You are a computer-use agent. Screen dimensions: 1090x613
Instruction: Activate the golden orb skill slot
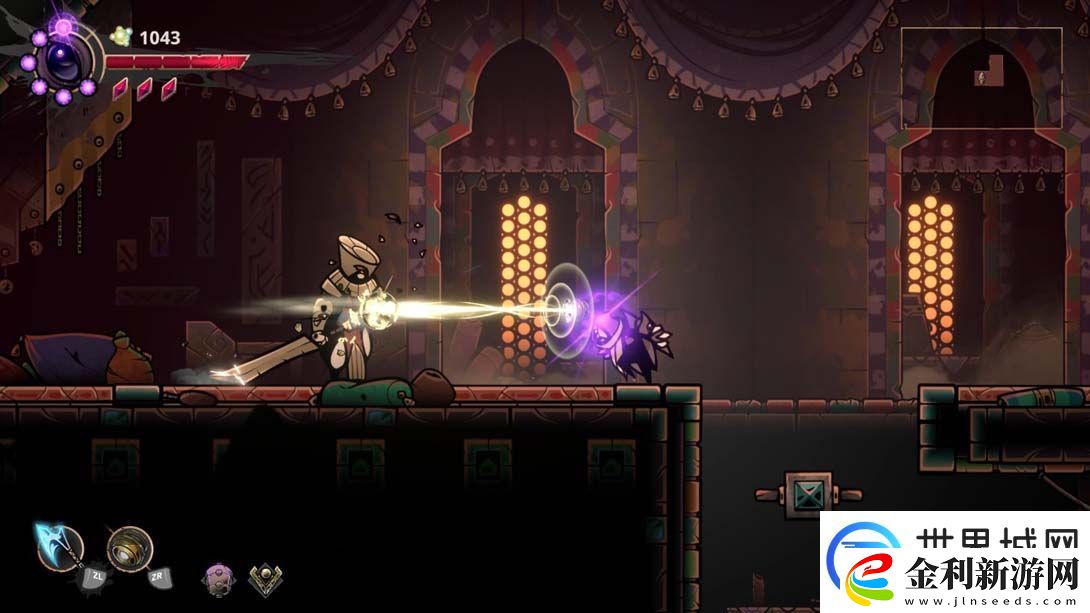(130, 548)
